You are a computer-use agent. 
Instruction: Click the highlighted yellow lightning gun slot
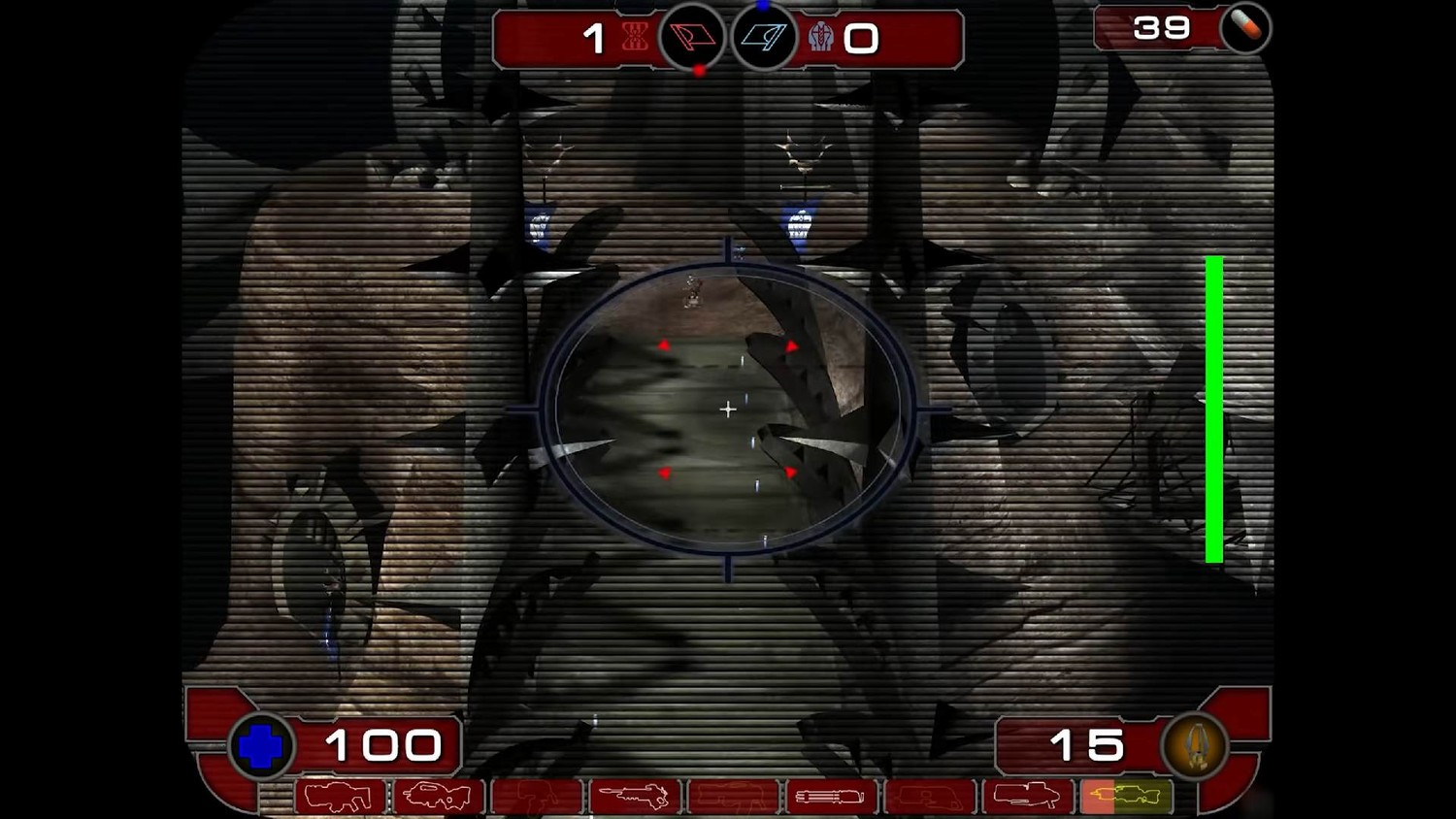point(1126,797)
